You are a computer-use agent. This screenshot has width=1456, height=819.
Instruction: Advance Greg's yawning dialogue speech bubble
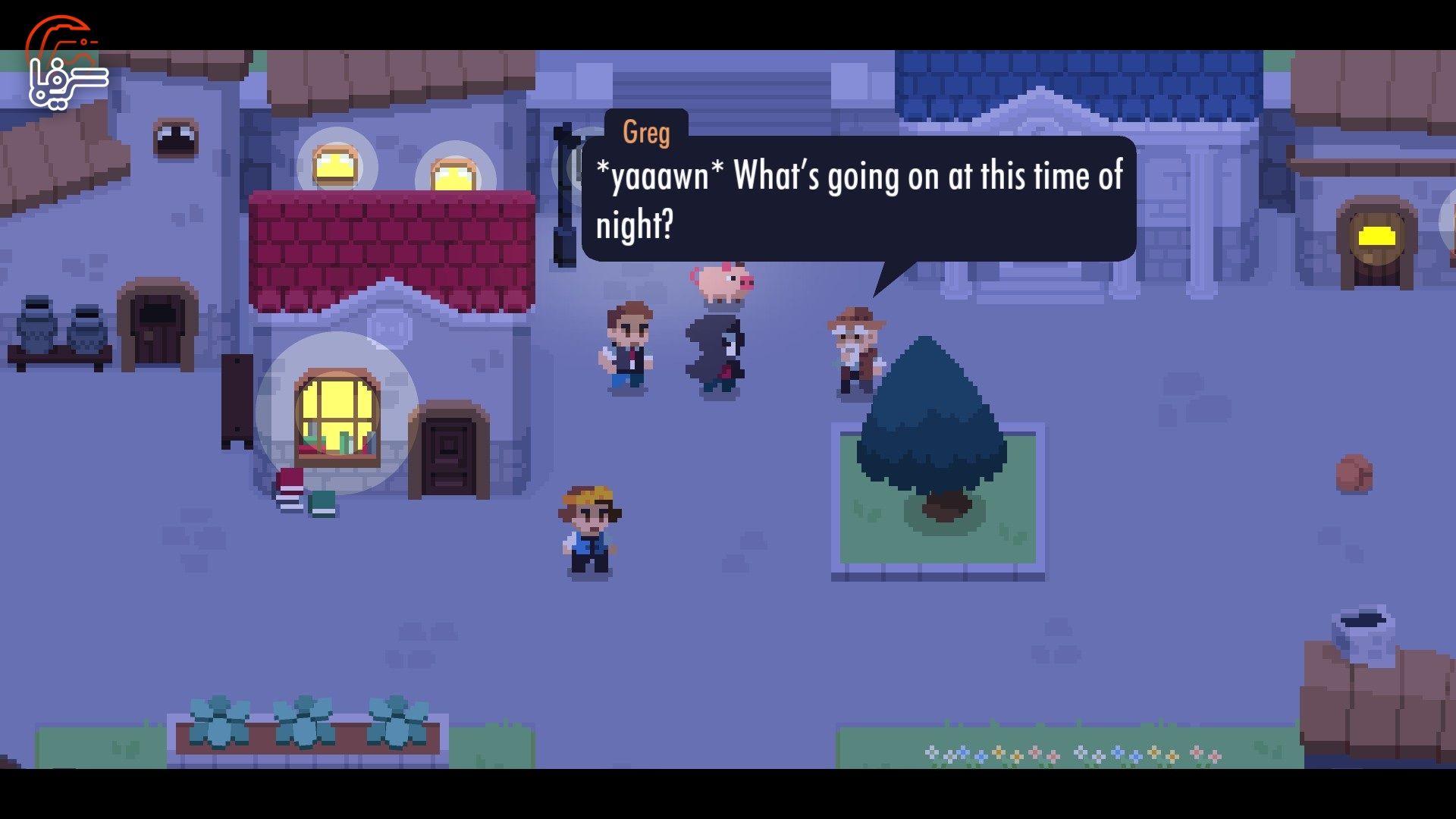coord(858,199)
